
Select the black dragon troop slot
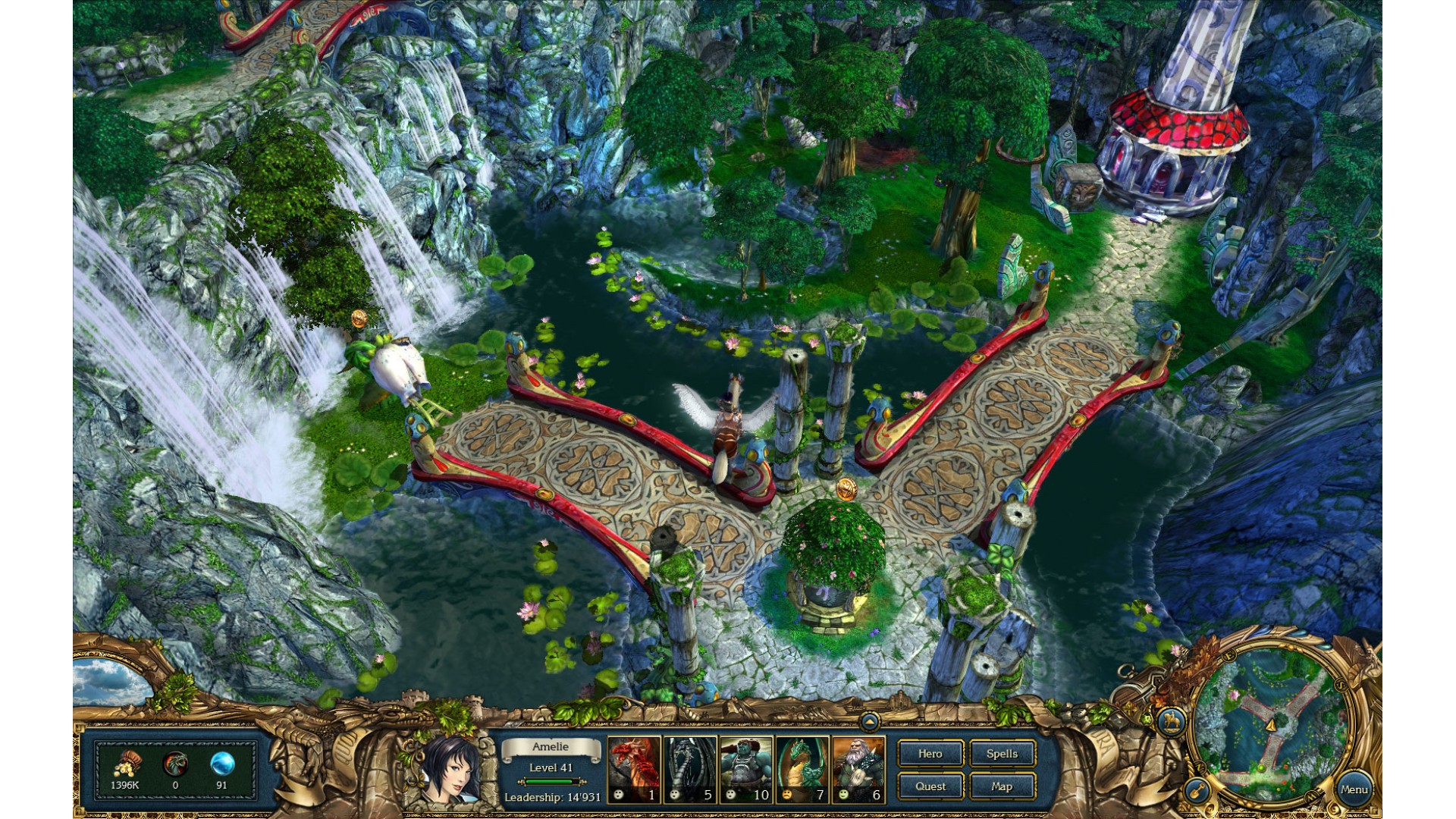click(x=690, y=769)
